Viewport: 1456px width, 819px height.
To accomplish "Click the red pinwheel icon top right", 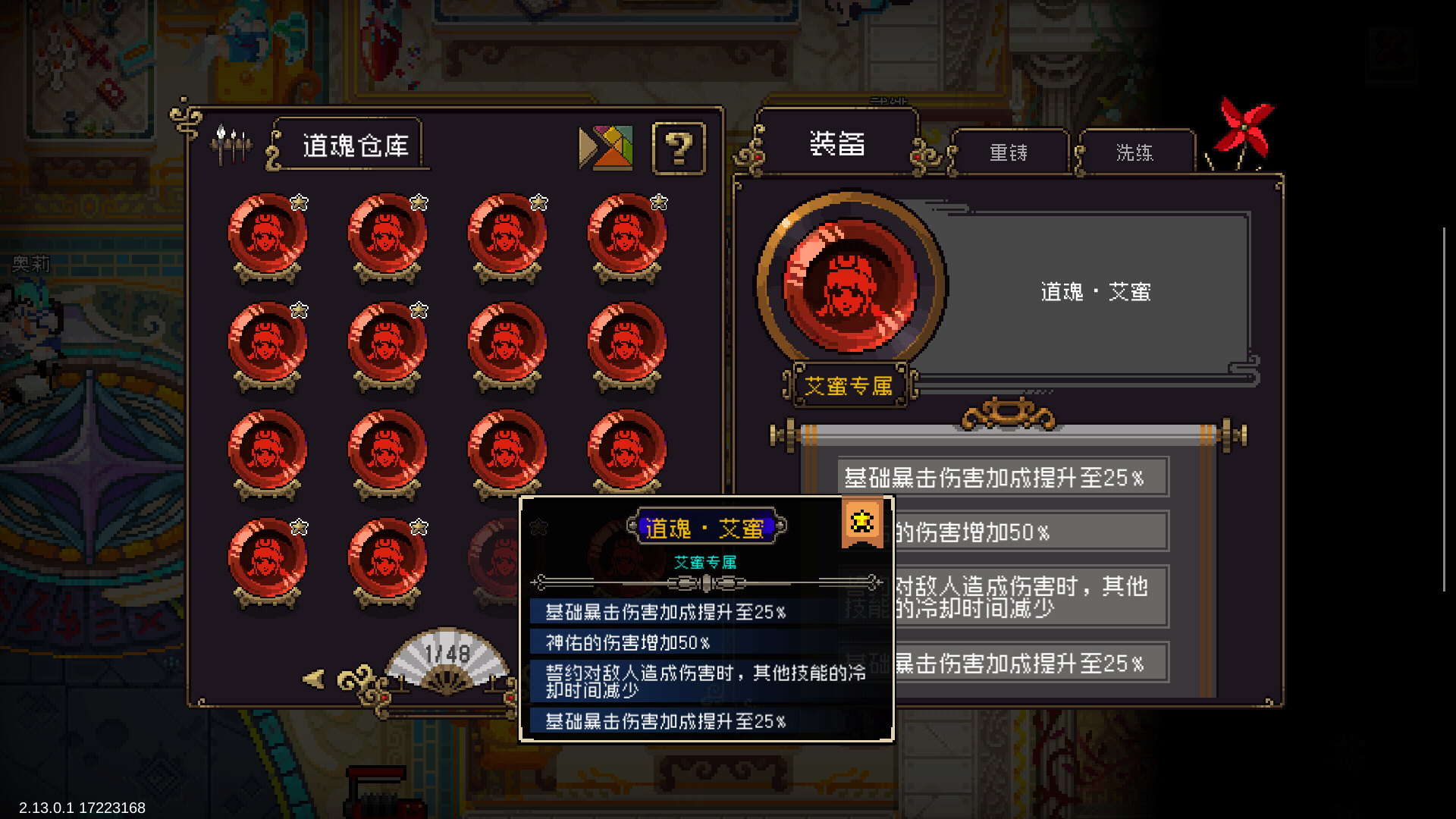I will pyautogui.click(x=1245, y=127).
